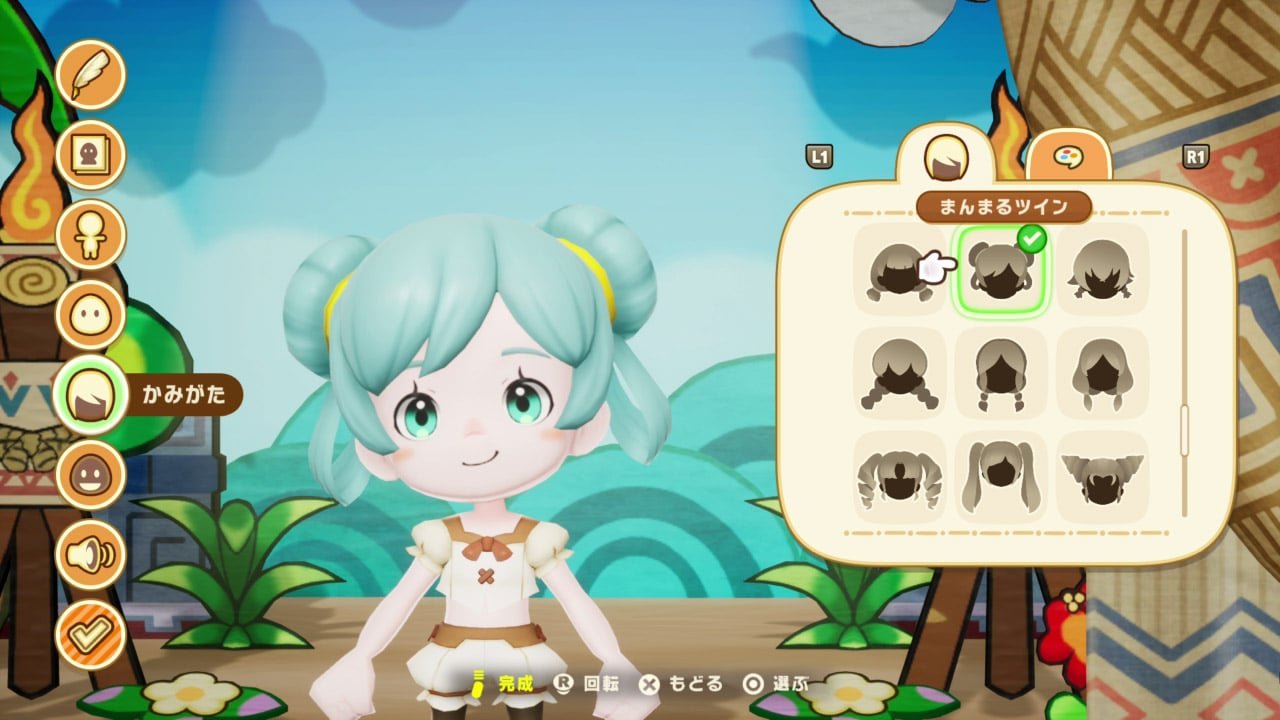Image resolution: width=1280 pixels, height=720 pixels.
Task: Confirm character with the checkmark icon
Action: (90, 634)
